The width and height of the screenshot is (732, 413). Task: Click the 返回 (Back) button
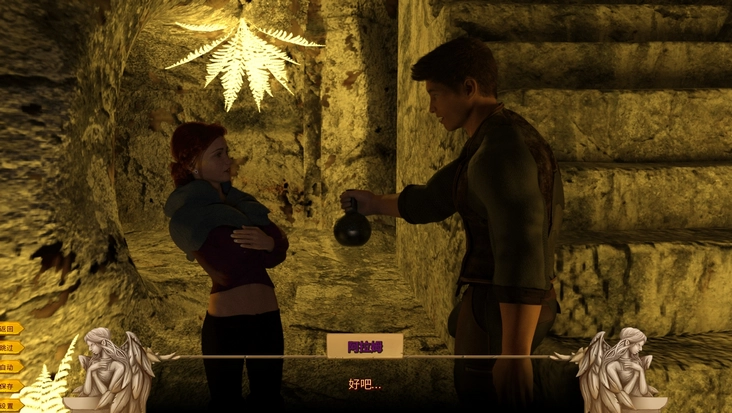(x=9, y=328)
